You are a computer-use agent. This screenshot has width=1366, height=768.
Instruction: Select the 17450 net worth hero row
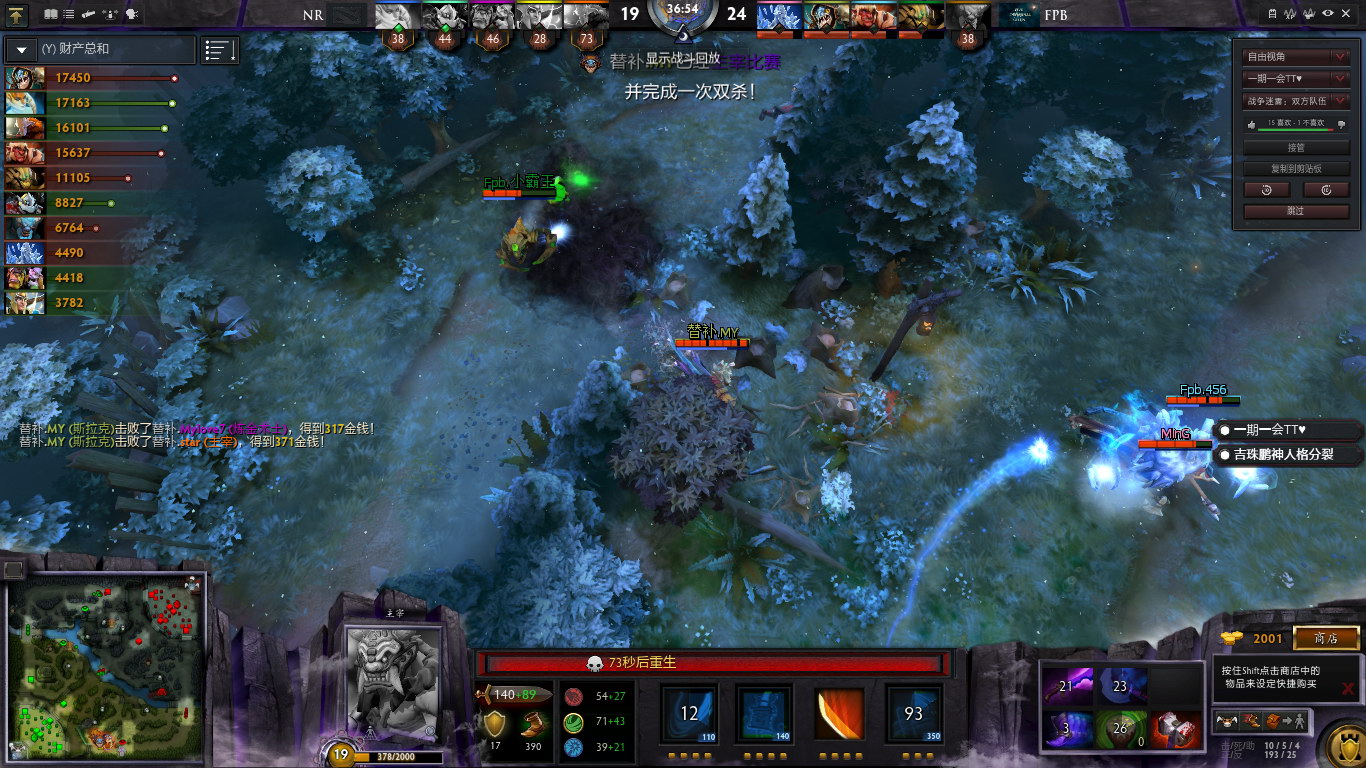(x=90, y=78)
